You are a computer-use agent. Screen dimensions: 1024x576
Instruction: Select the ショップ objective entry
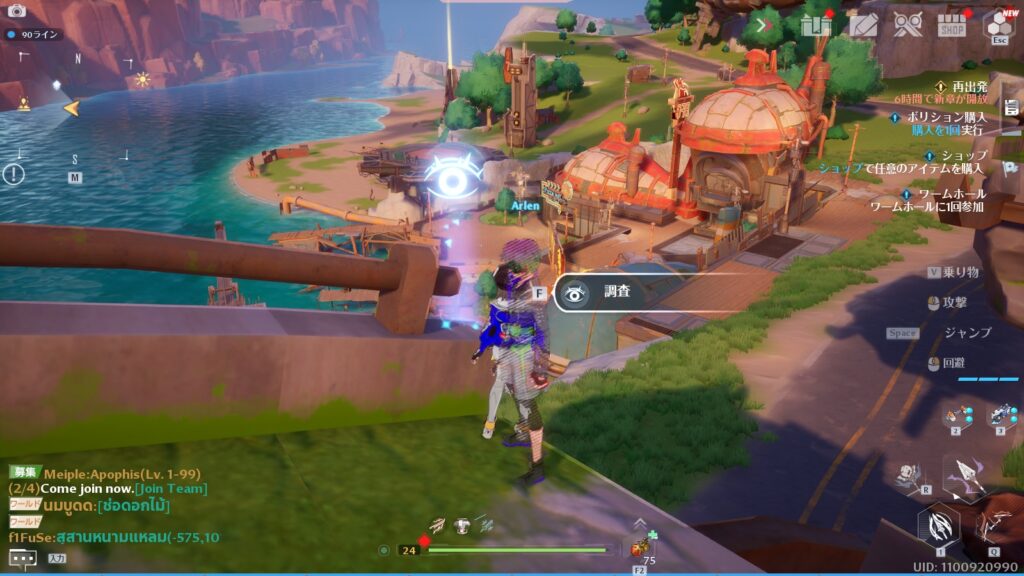pyautogui.click(x=963, y=155)
